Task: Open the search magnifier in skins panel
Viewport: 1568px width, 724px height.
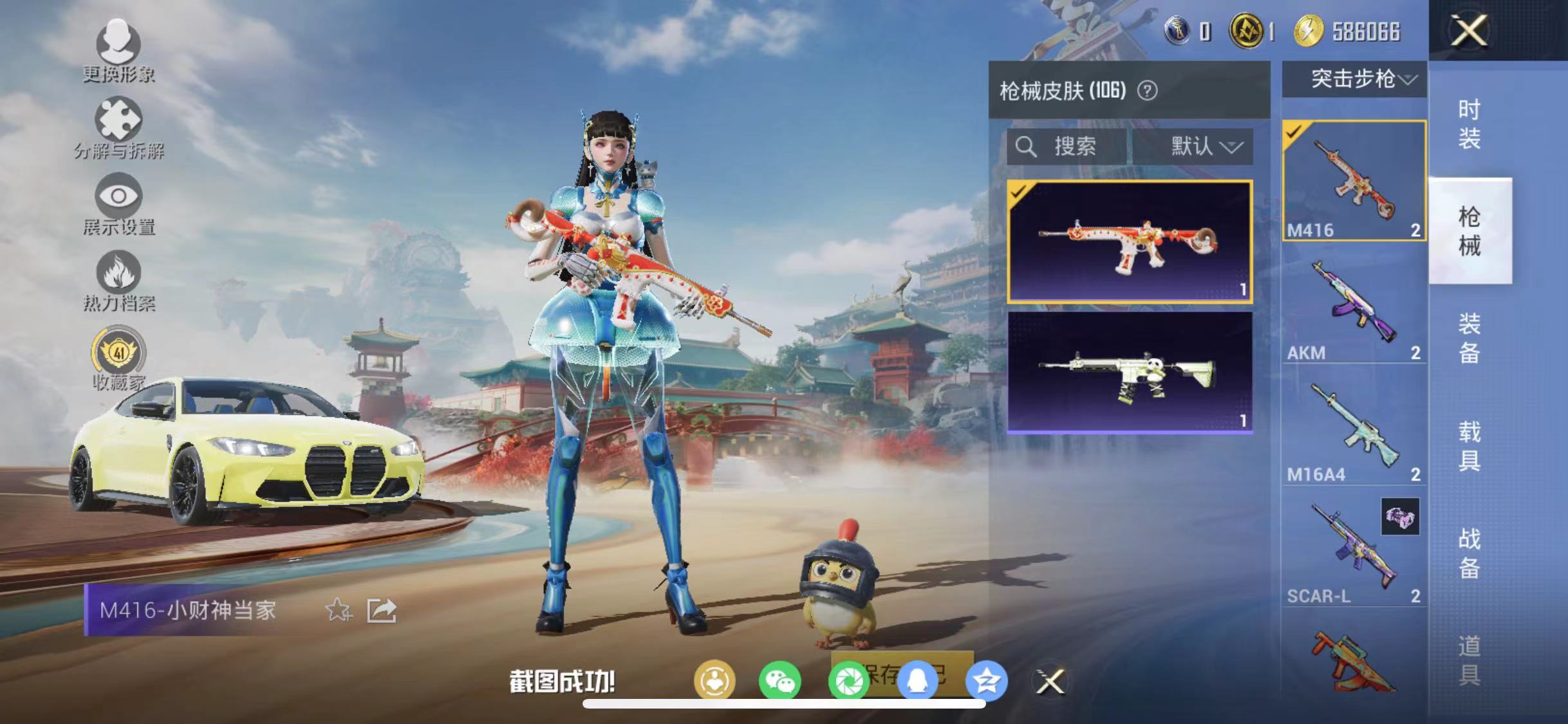Action: 1026,146
